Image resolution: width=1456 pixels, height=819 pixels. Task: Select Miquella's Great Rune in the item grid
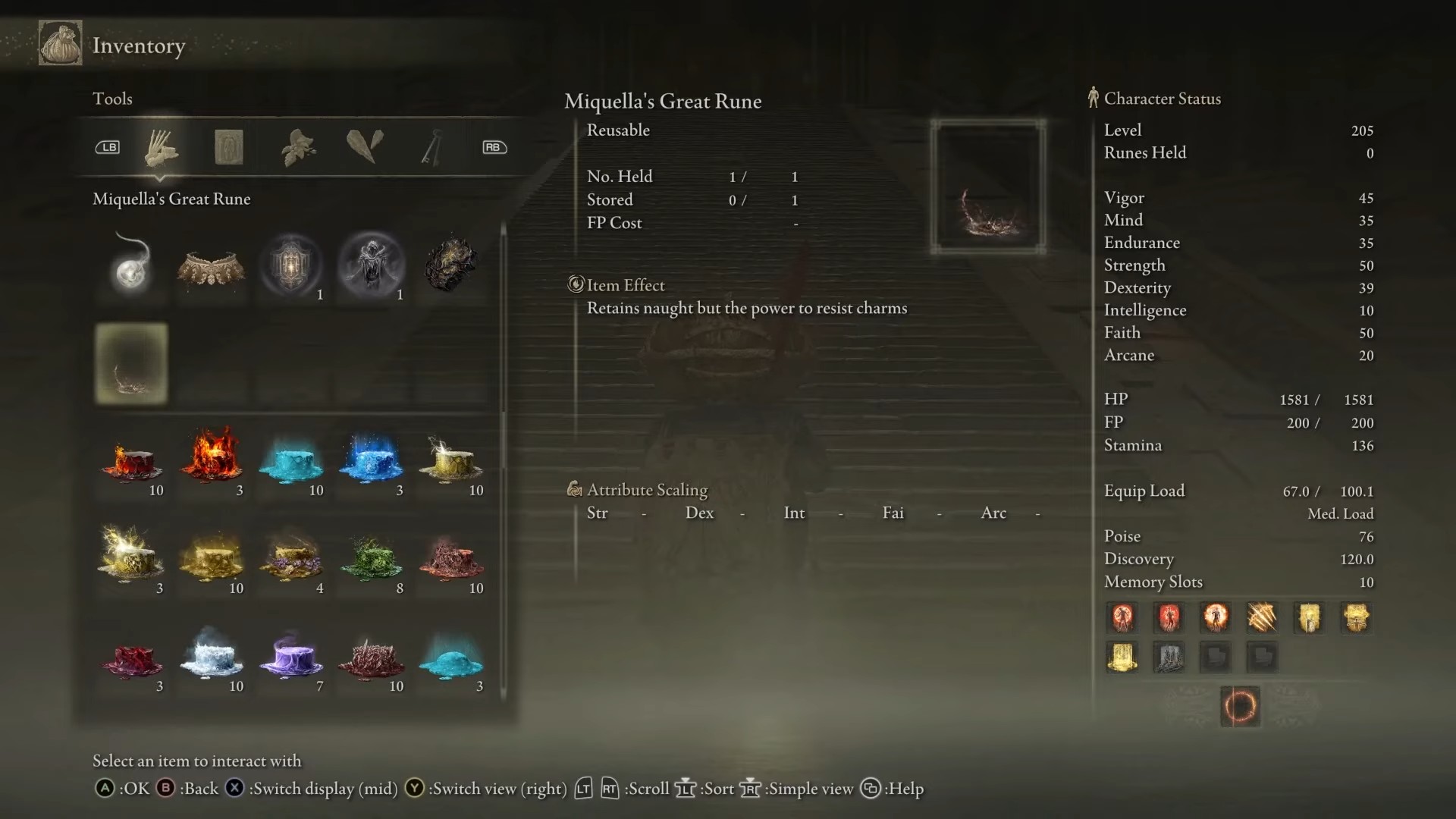pos(130,363)
